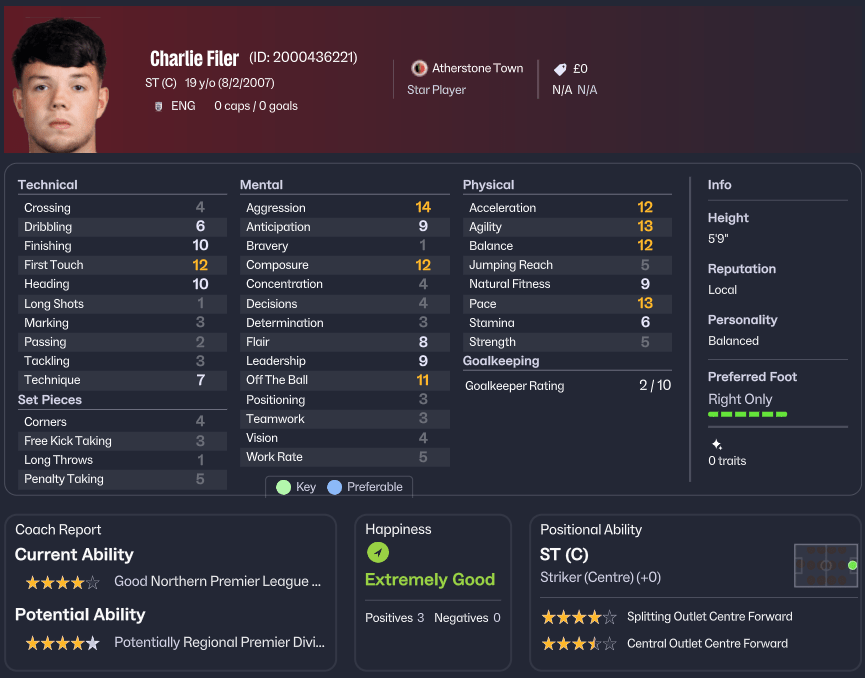Image resolution: width=865 pixels, height=678 pixels.
Task: Select the Penalty Taking row
Action: click(x=116, y=479)
